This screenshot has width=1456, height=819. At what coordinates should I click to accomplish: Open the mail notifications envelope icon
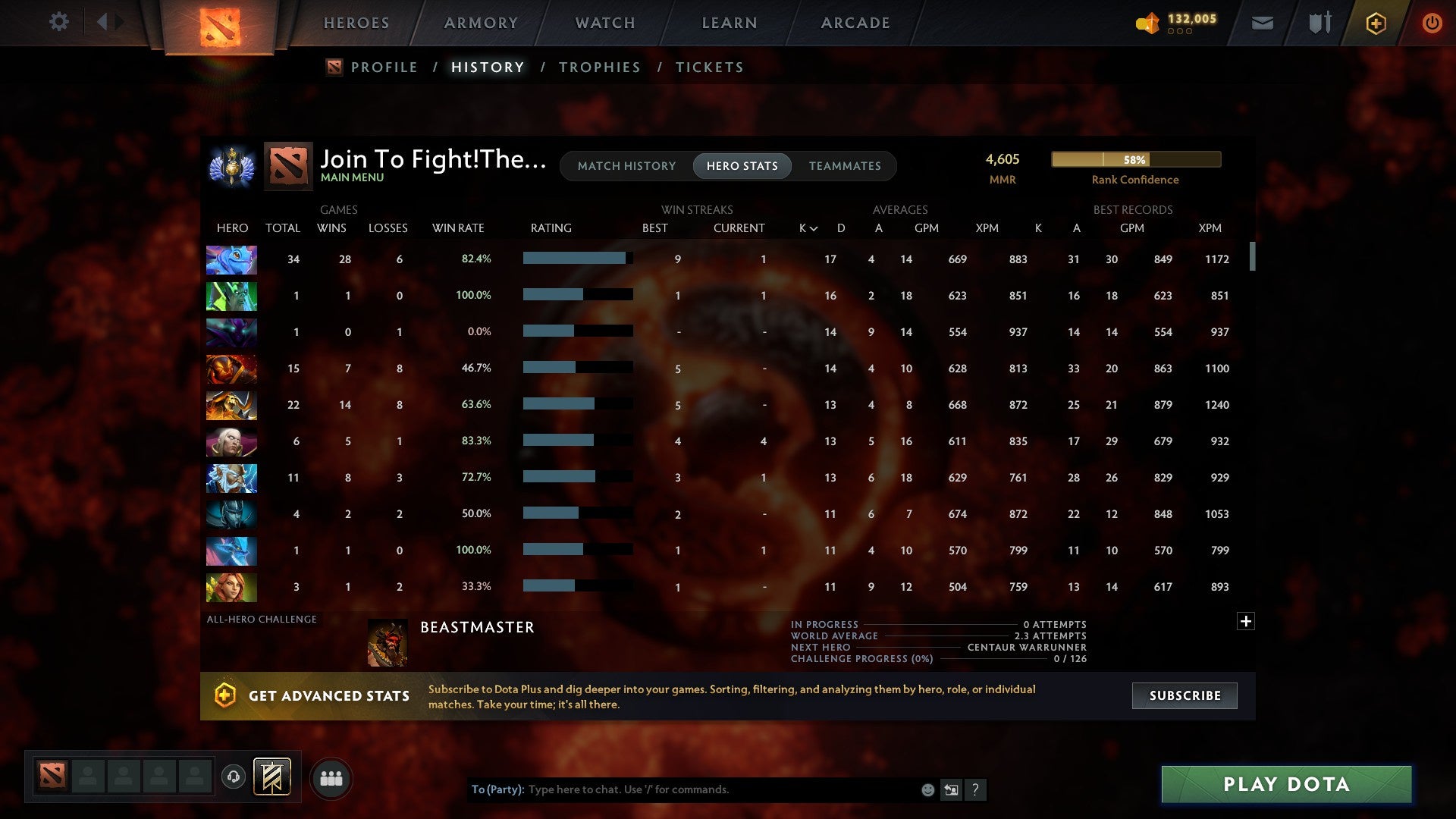click(1261, 23)
